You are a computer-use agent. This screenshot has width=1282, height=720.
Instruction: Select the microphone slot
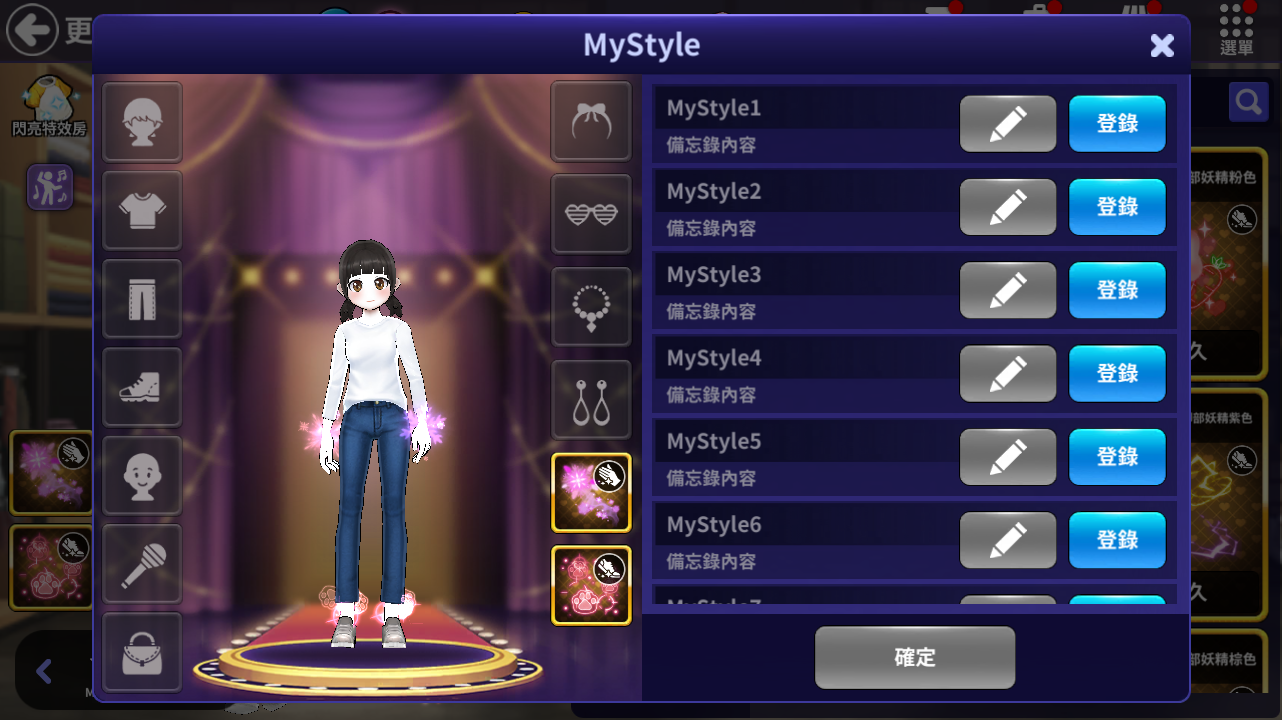[142, 563]
